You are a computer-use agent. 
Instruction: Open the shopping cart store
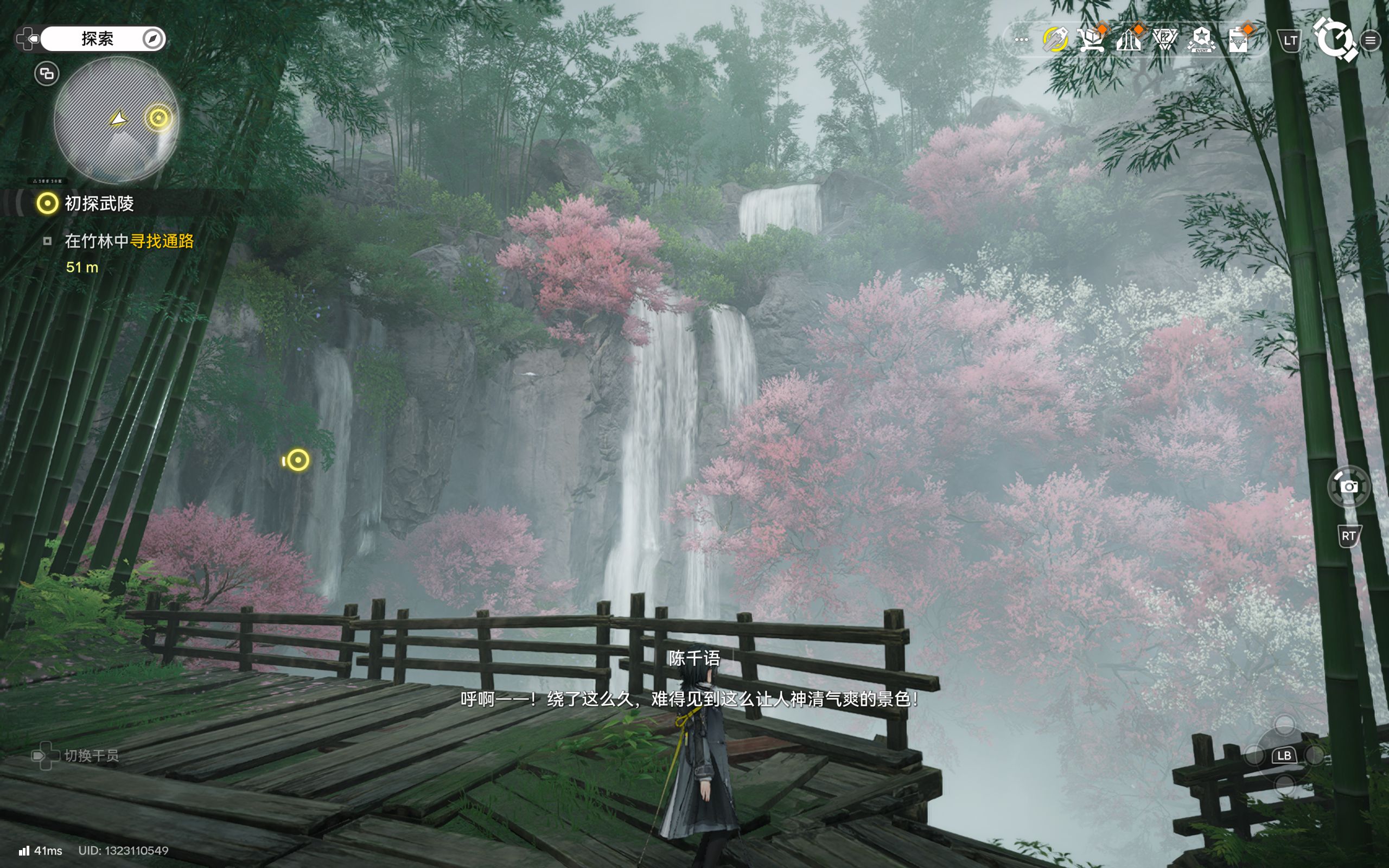(1091, 40)
